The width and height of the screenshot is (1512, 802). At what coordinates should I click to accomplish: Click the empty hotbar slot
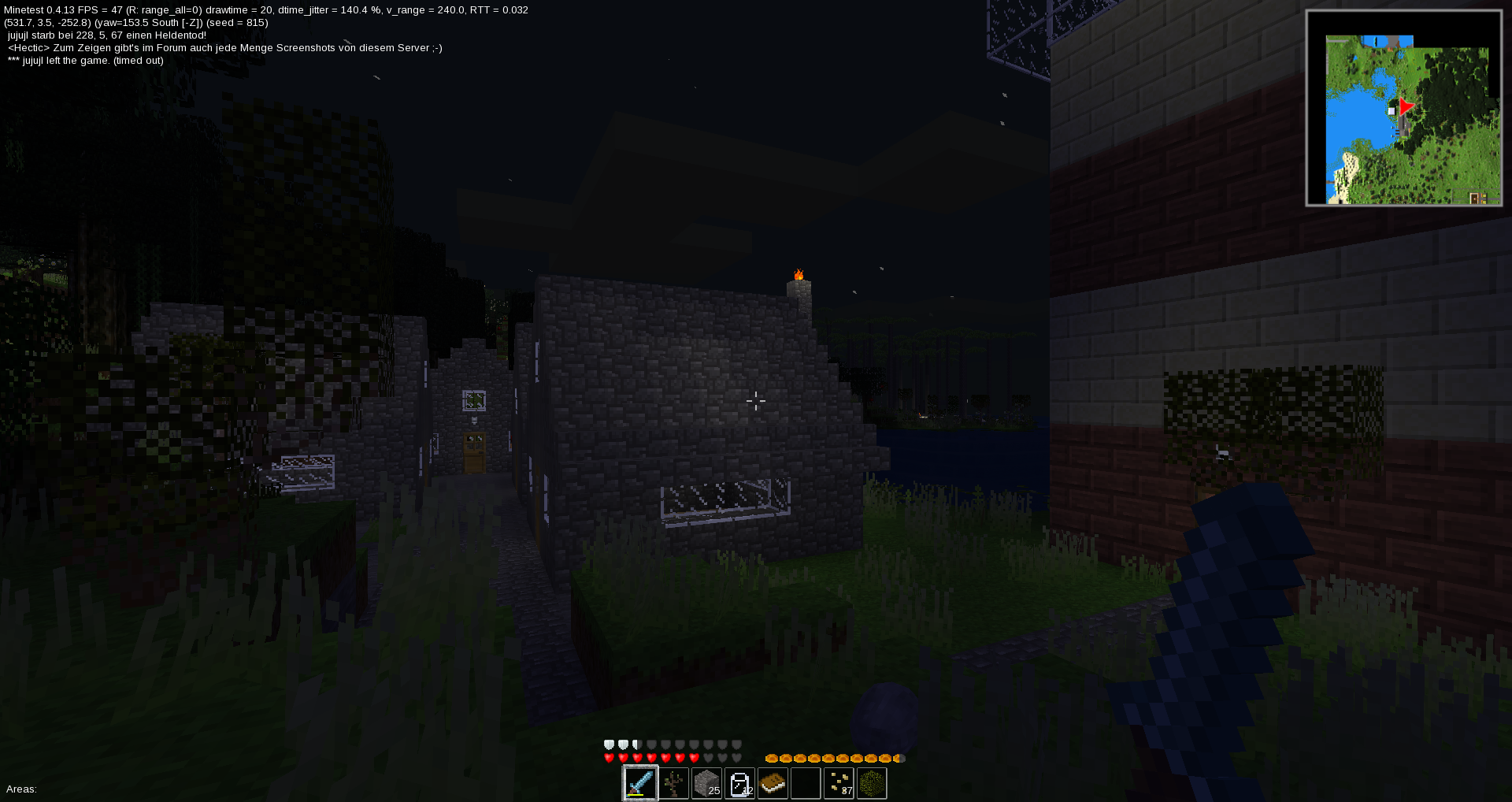click(806, 784)
